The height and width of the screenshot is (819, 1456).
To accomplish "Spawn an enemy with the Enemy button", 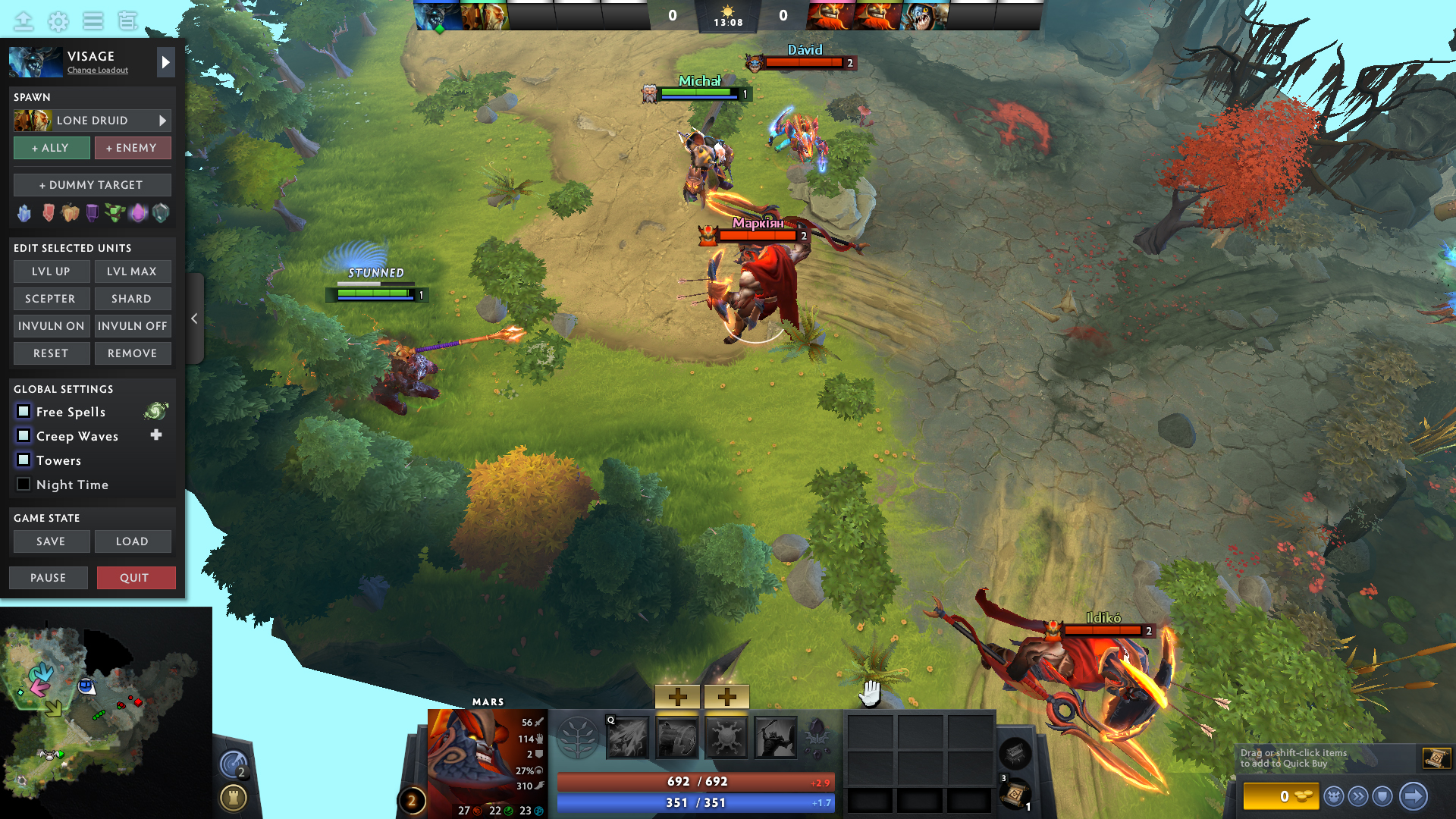I will pyautogui.click(x=133, y=147).
